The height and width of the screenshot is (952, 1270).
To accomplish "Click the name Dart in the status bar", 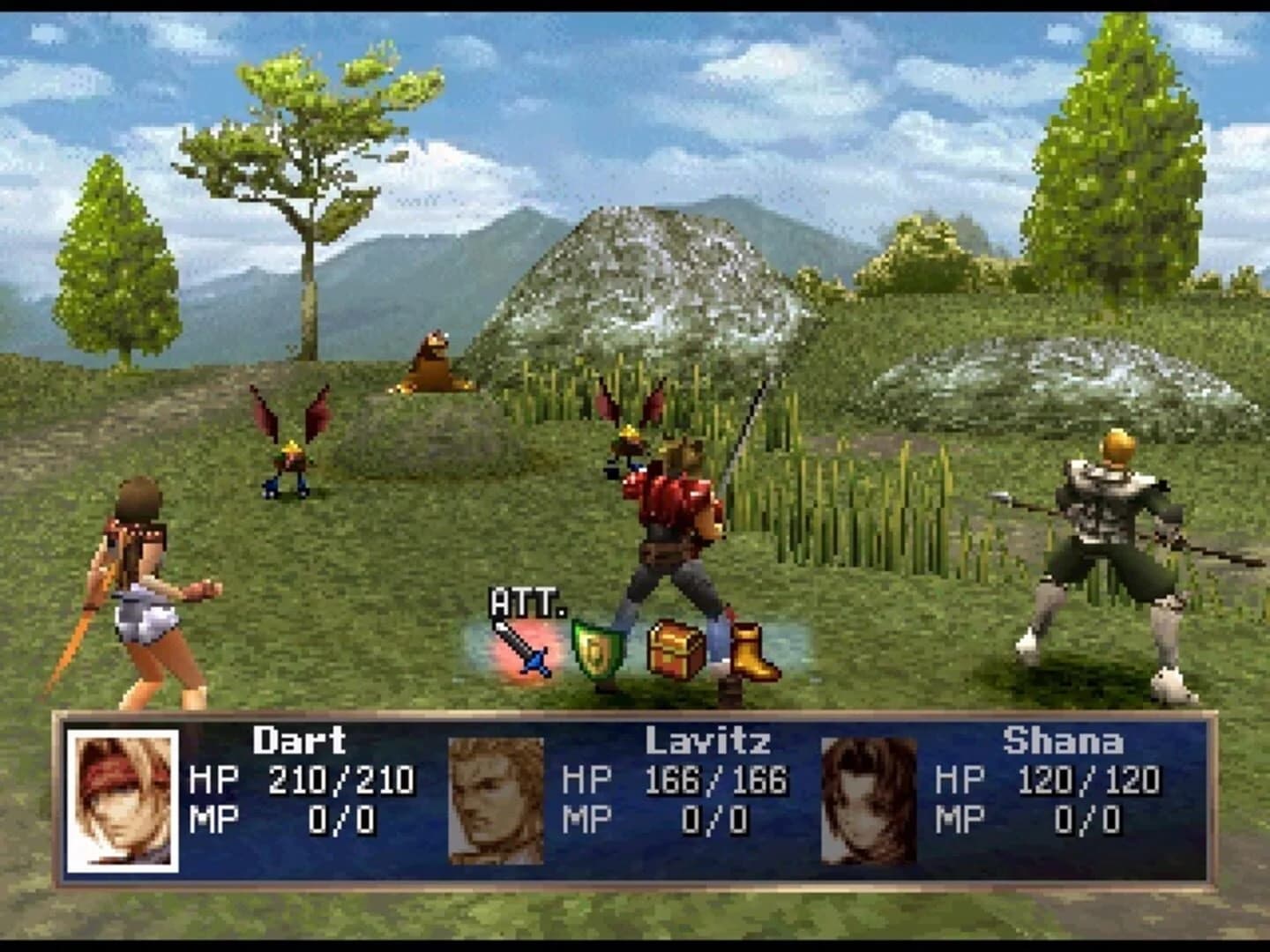I will (300, 741).
